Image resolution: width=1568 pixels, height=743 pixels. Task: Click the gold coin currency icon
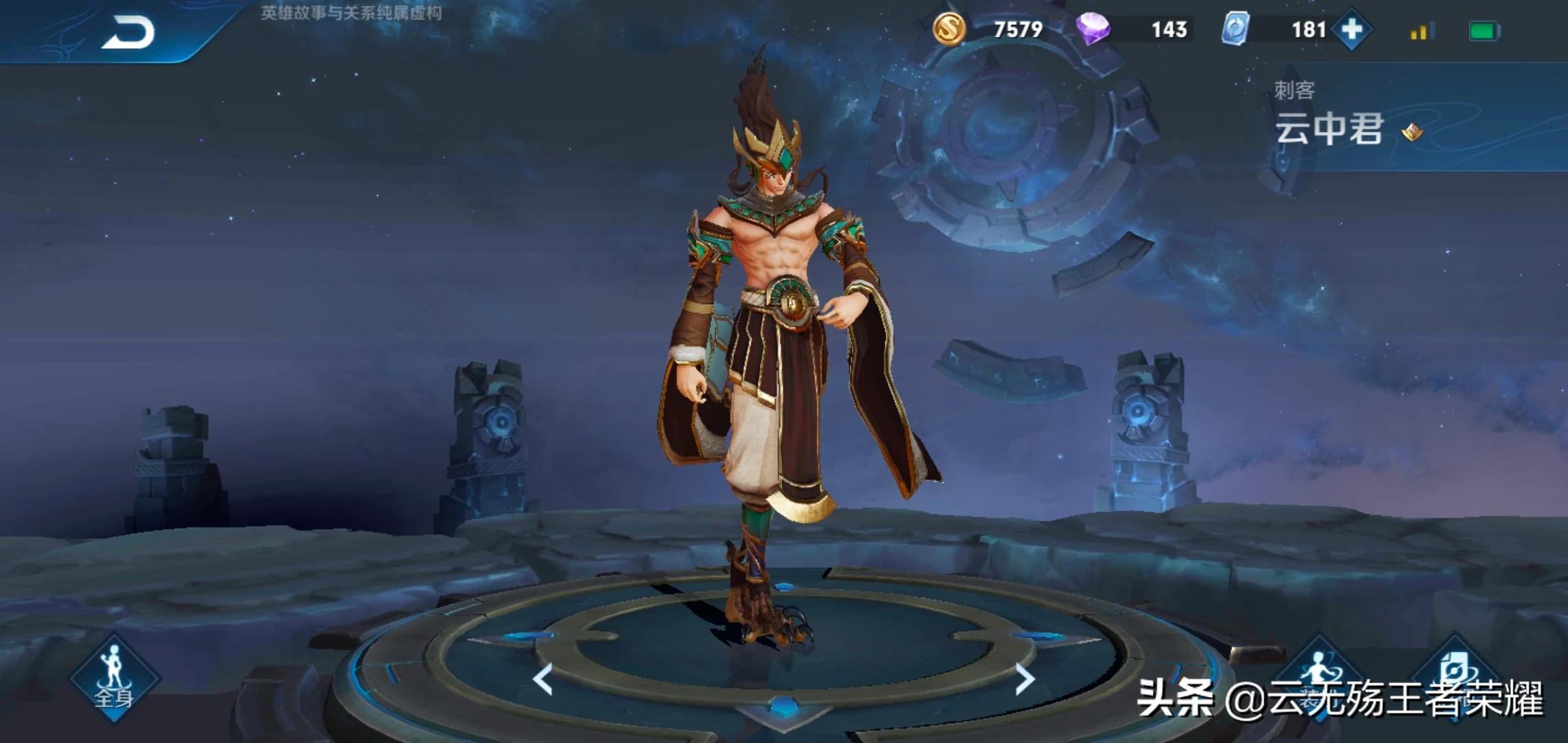pyautogui.click(x=949, y=30)
